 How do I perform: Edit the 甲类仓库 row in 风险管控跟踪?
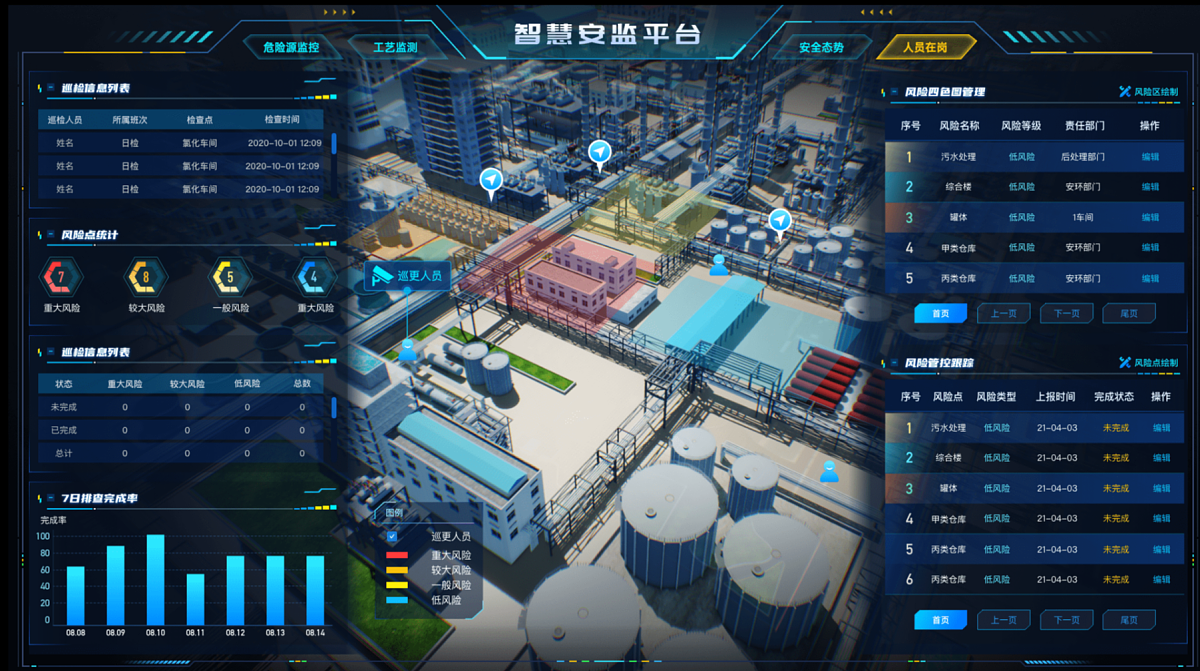pyautogui.click(x=1161, y=519)
